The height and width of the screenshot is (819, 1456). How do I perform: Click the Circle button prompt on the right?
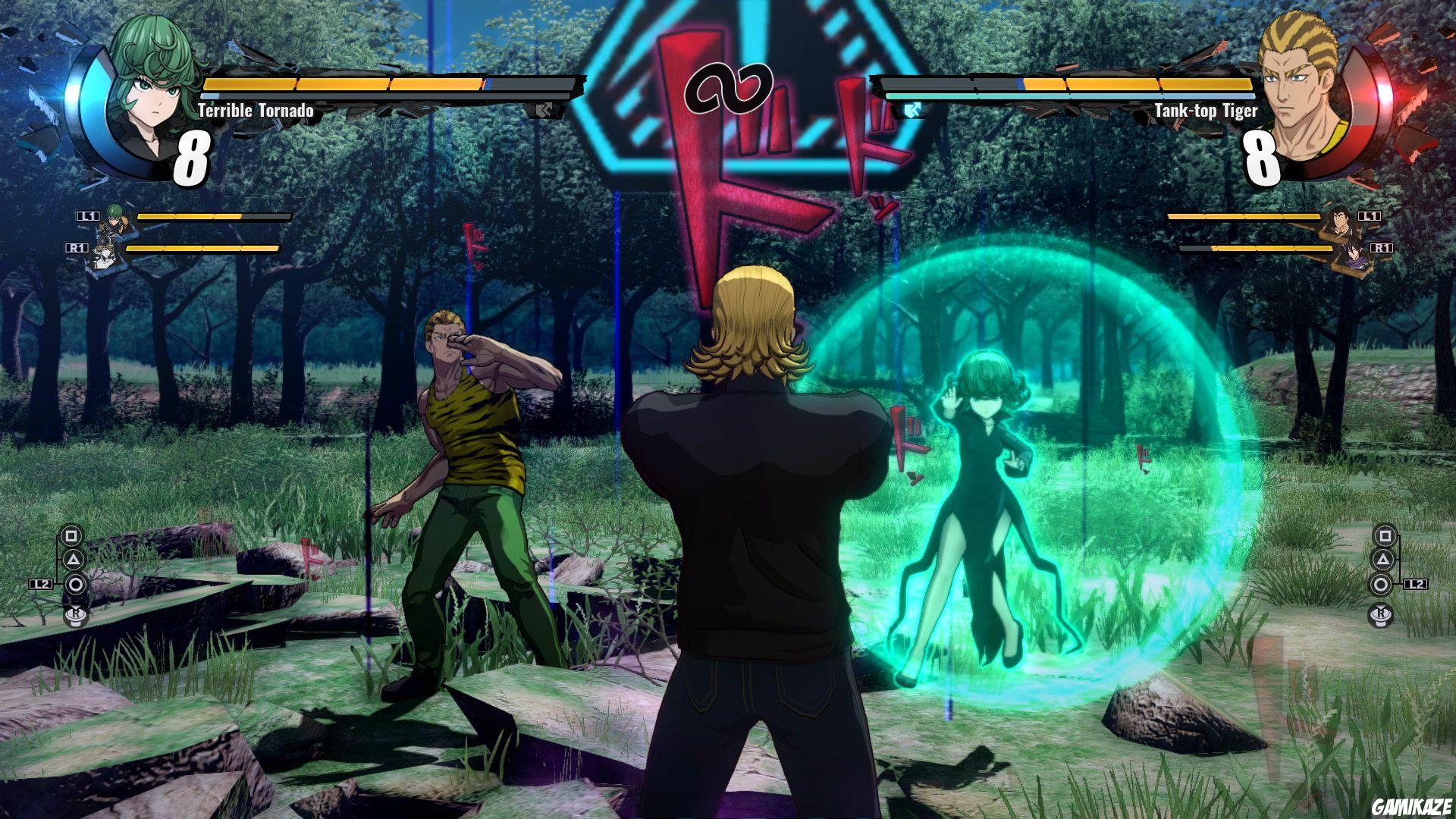click(1382, 584)
